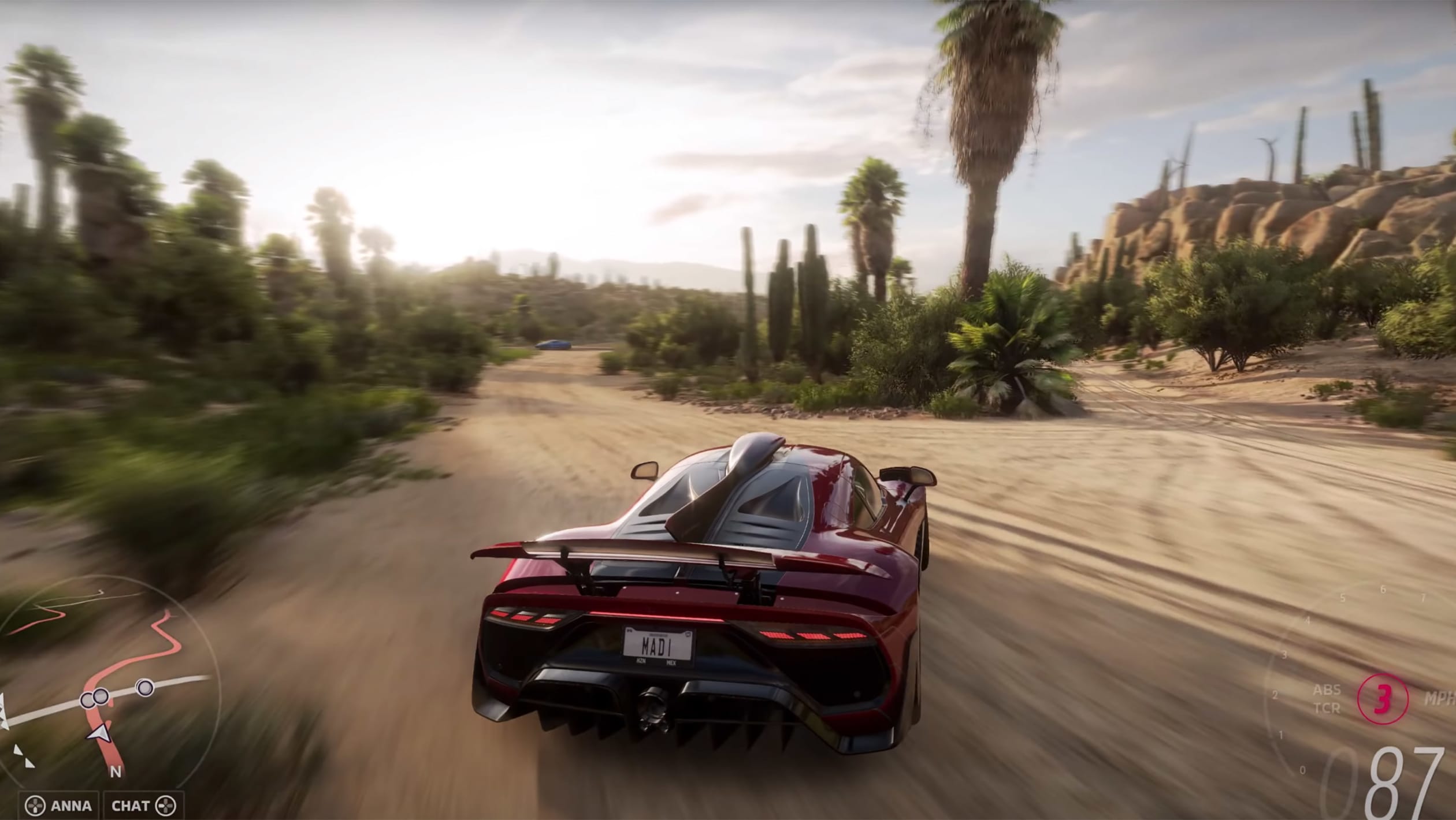Image resolution: width=1456 pixels, height=820 pixels.
Task: Click the number 2 on the tachometer
Action: click(x=1275, y=694)
